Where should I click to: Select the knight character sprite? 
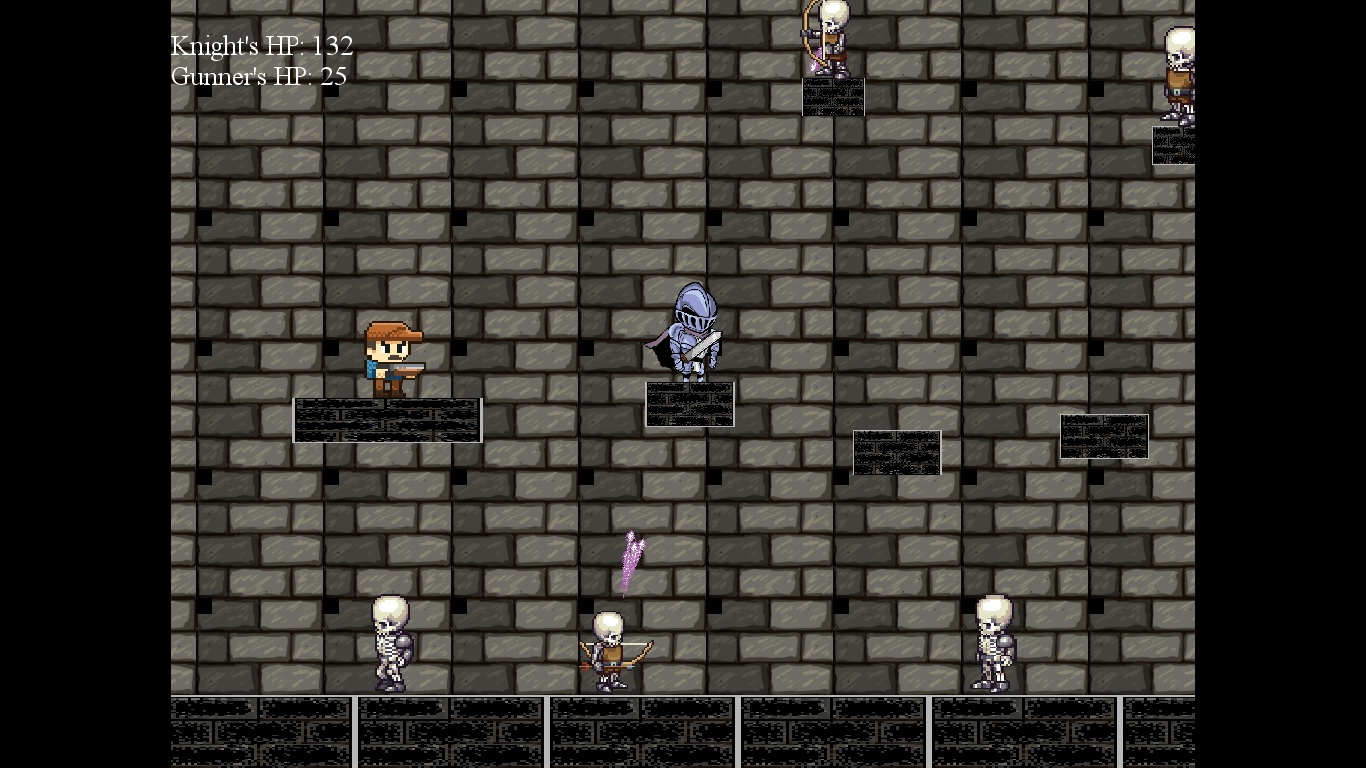pyautogui.click(x=692, y=335)
